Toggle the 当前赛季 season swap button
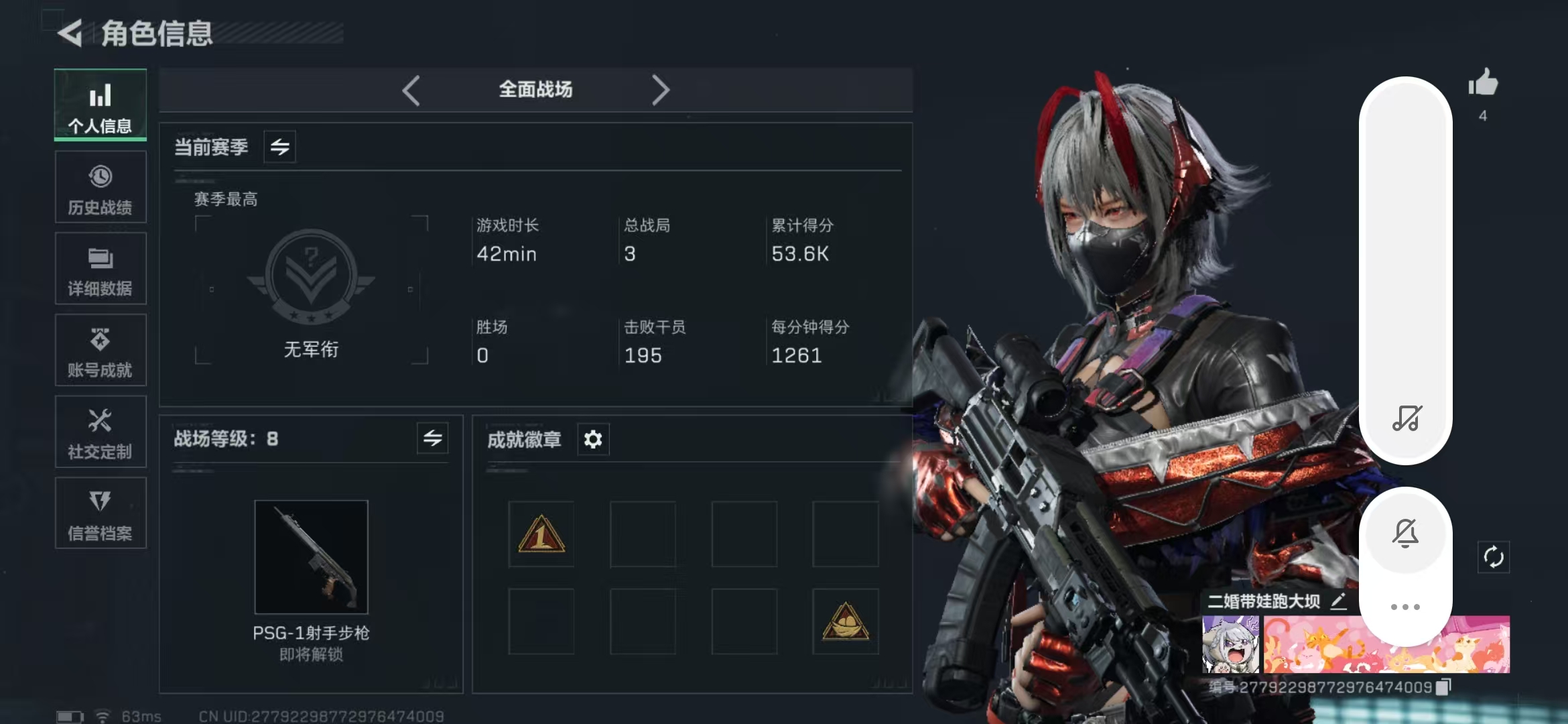This screenshot has height=724, width=1568. tap(280, 147)
